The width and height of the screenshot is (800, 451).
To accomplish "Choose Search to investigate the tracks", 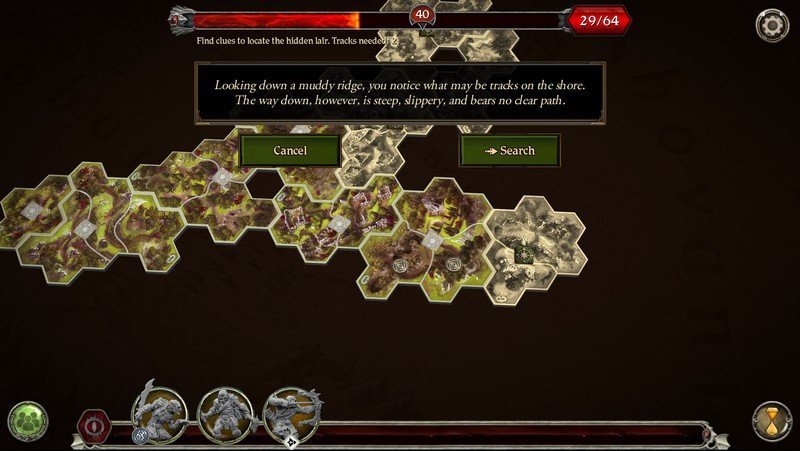I will (509, 151).
